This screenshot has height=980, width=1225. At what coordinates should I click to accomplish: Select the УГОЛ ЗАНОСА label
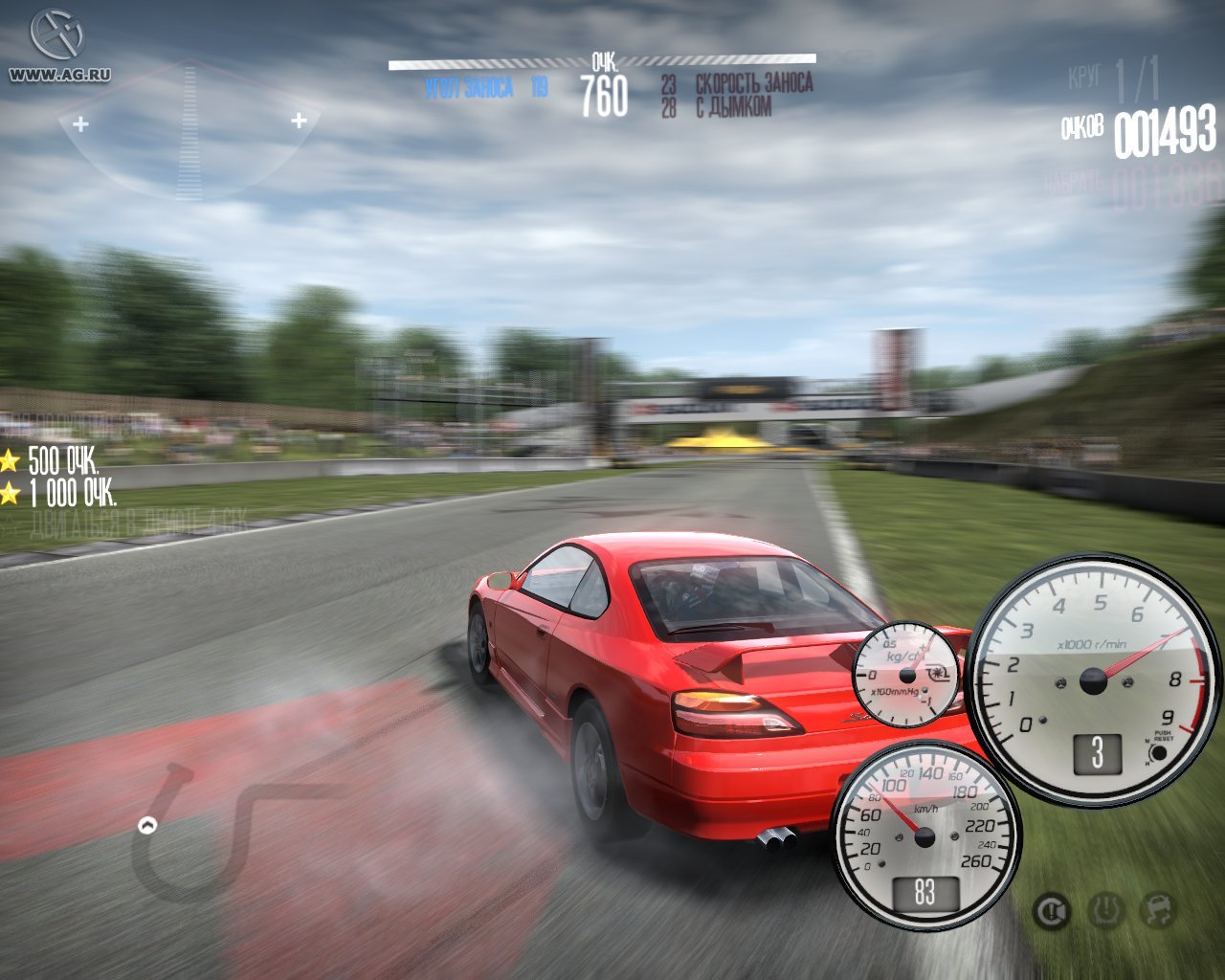point(470,83)
